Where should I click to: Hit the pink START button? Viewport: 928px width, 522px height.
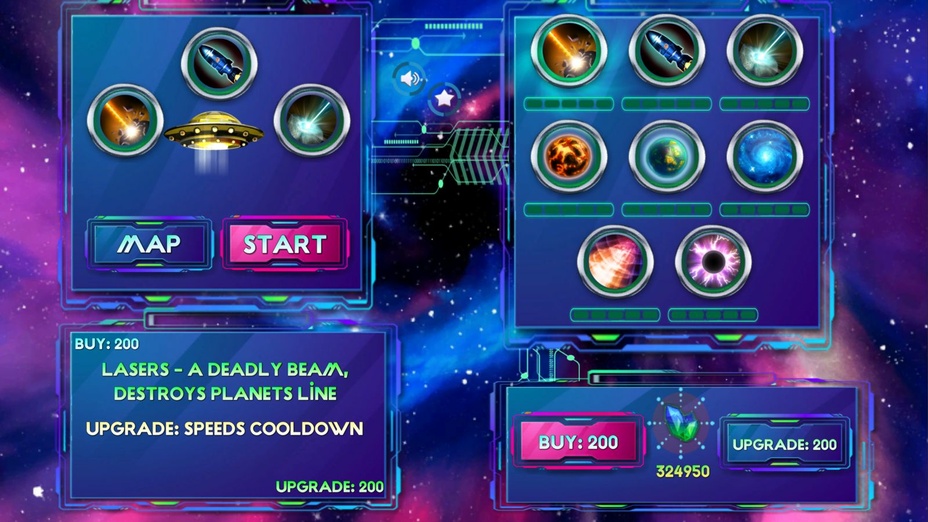point(285,244)
